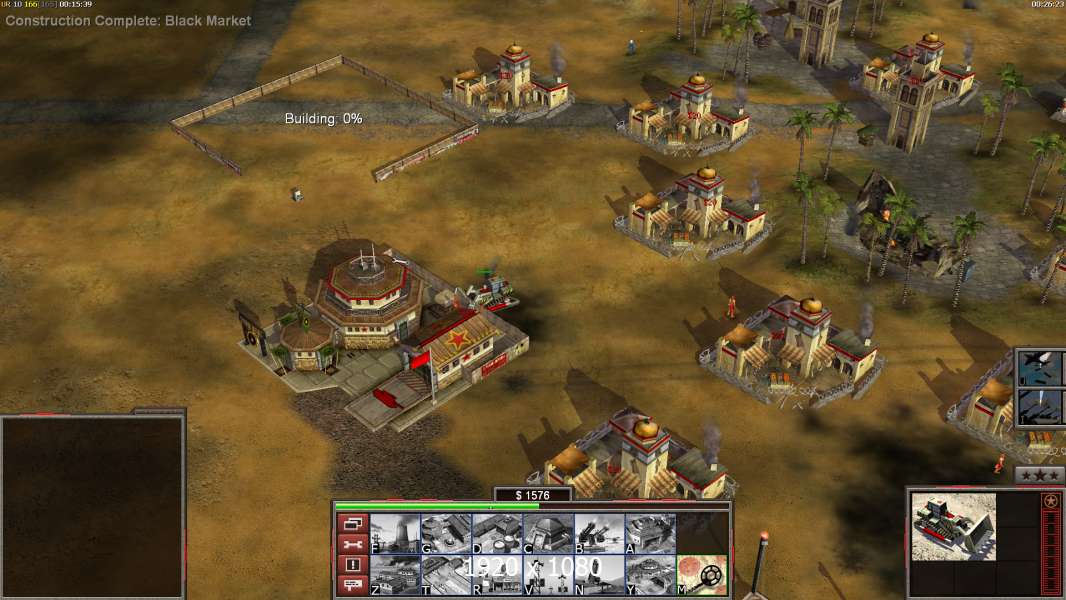This screenshot has width=1066, height=600.
Task: Select the Airfield build icon (Z)
Action: pos(395,574)
